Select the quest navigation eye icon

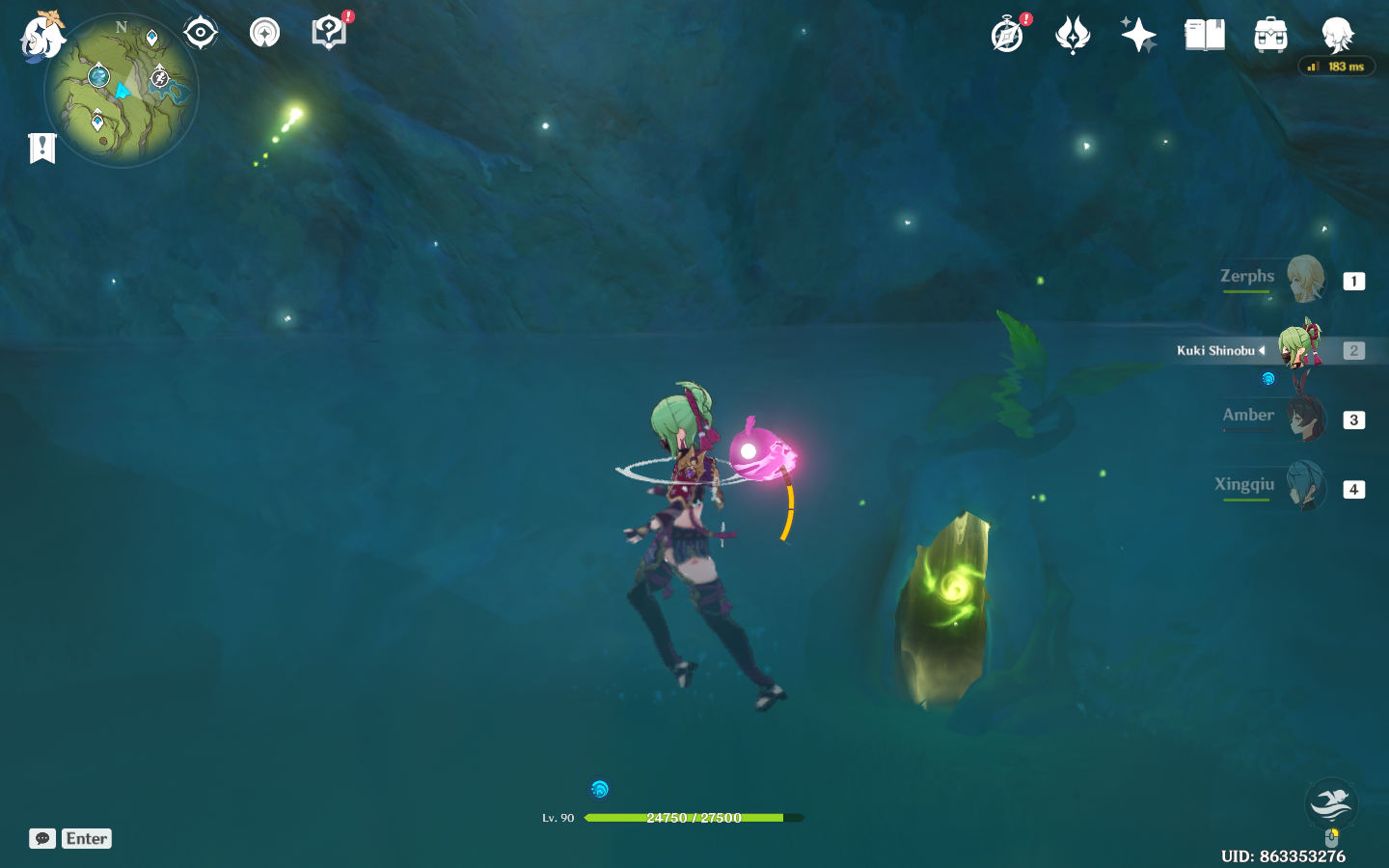(200, 30)
